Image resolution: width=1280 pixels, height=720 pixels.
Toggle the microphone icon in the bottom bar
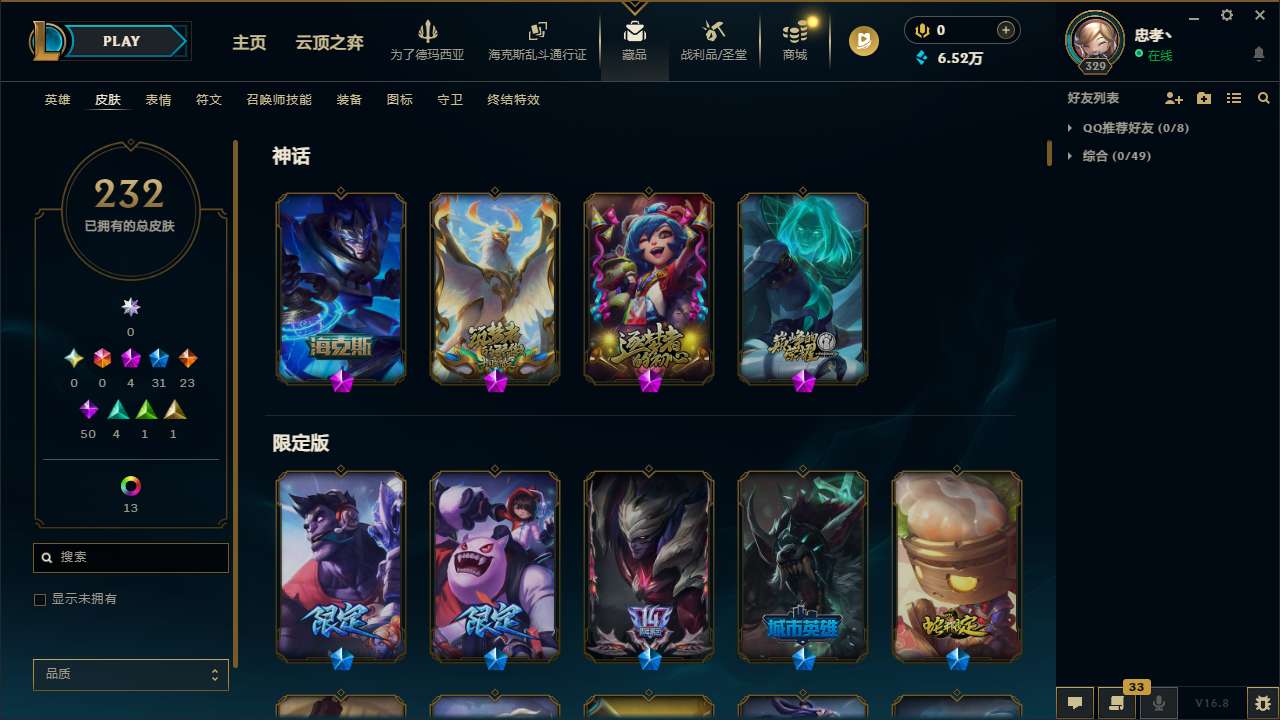point(1159,702)
